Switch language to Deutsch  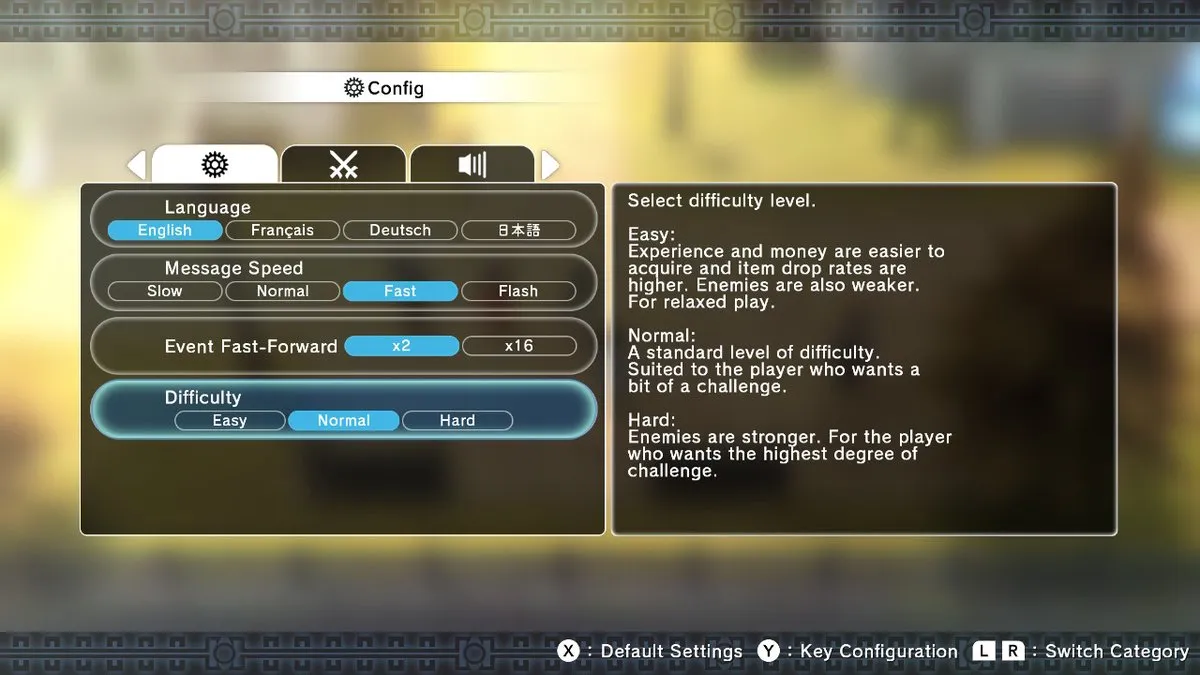[x=400, y=230]
